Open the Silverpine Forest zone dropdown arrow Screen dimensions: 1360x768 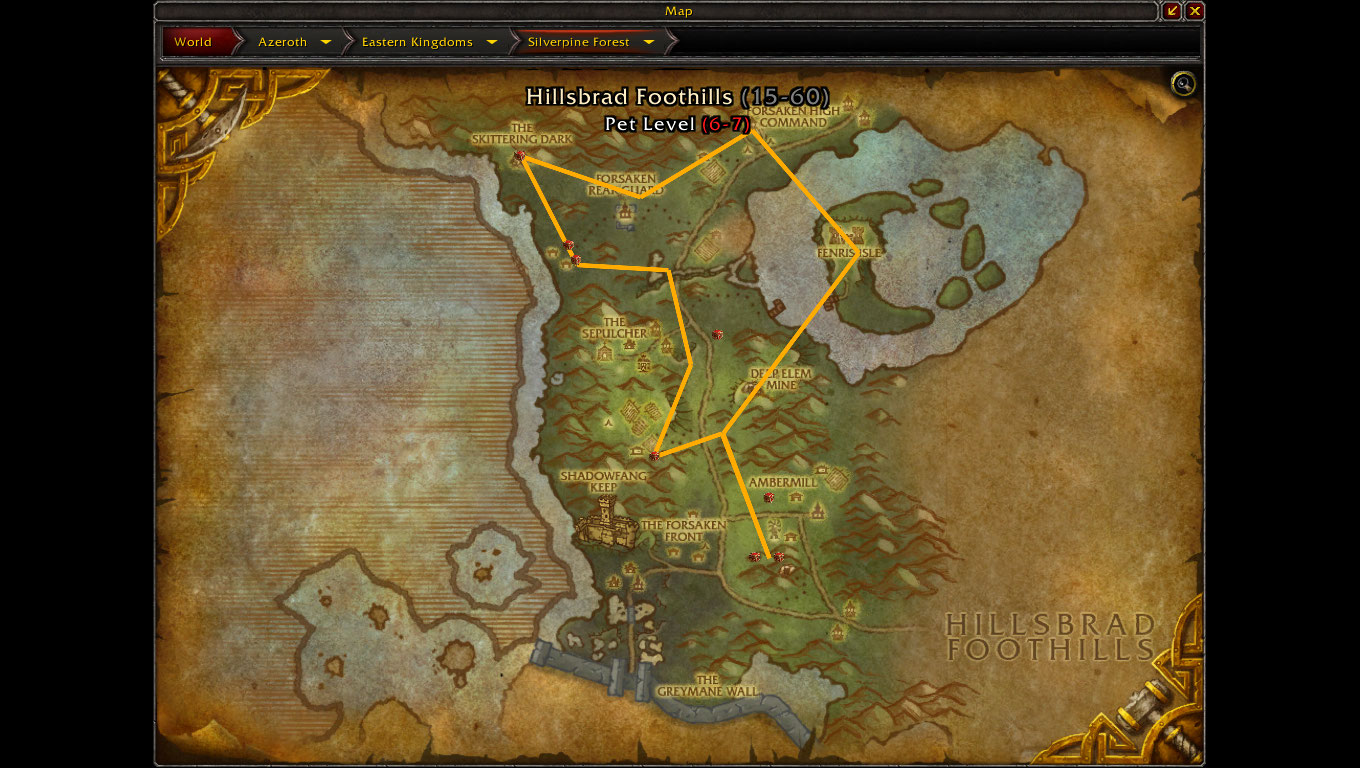coord(649,42)
